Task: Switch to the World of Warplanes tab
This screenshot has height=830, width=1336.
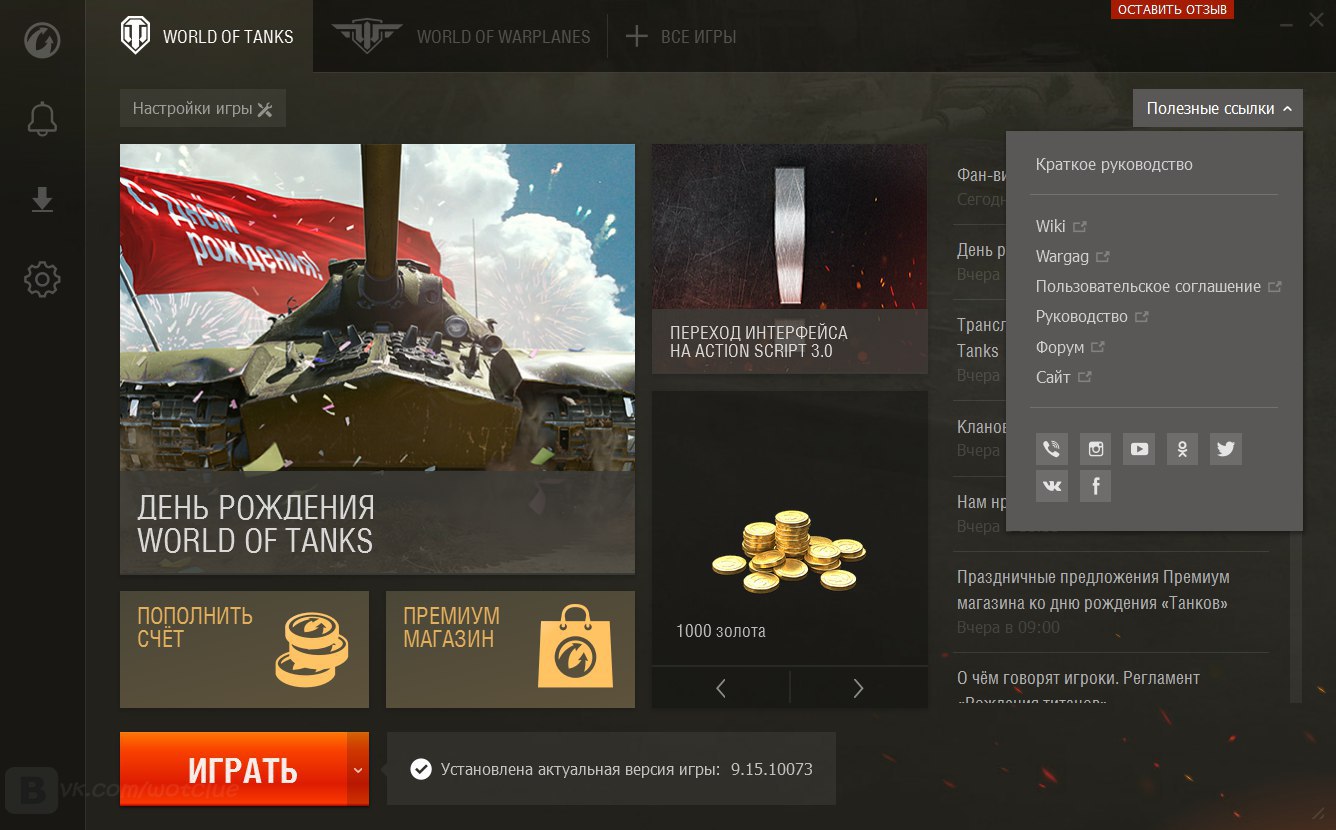Action: click(x=461, y=37)
